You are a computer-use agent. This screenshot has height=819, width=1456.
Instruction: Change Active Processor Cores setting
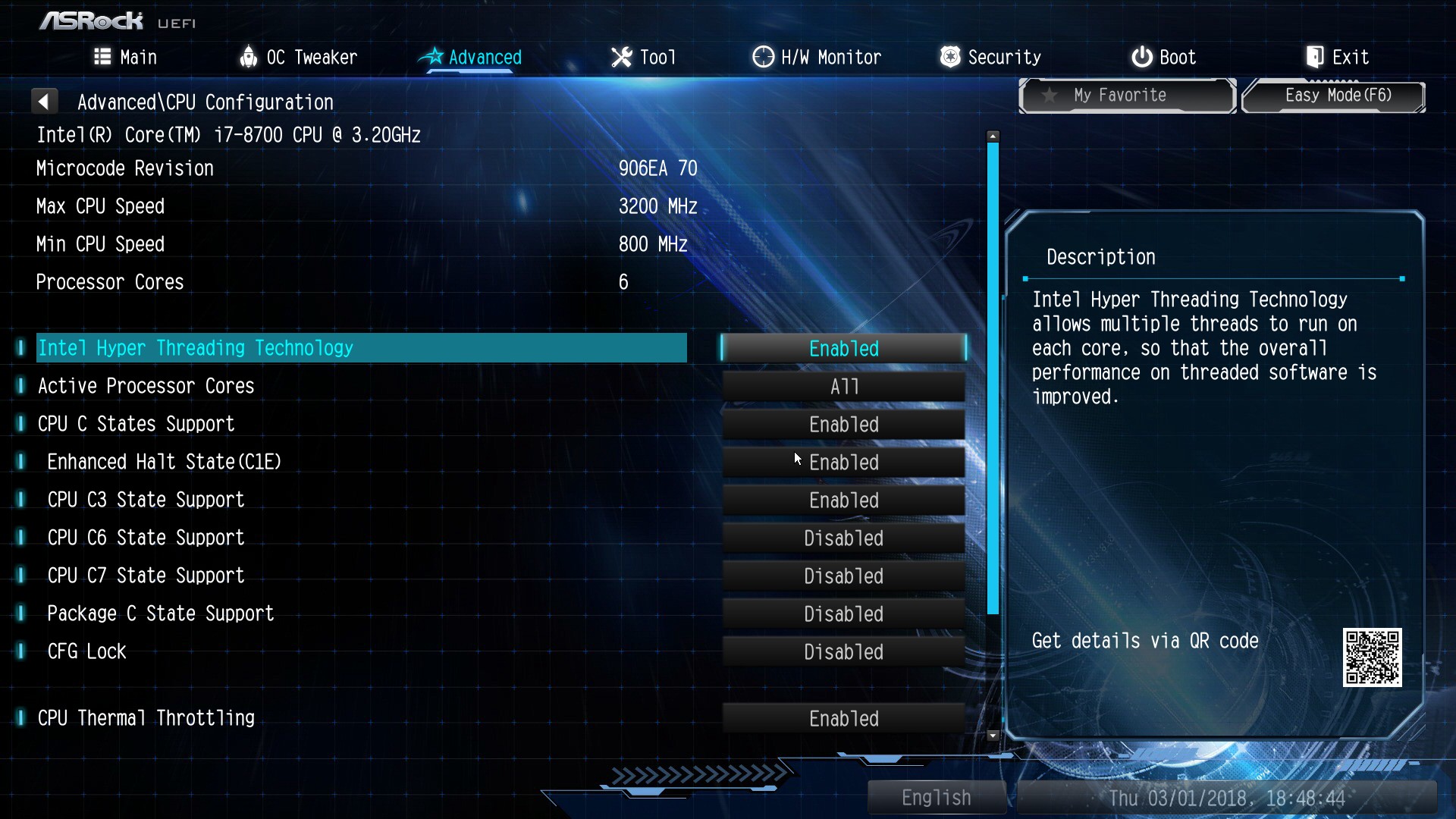[843, 386]
